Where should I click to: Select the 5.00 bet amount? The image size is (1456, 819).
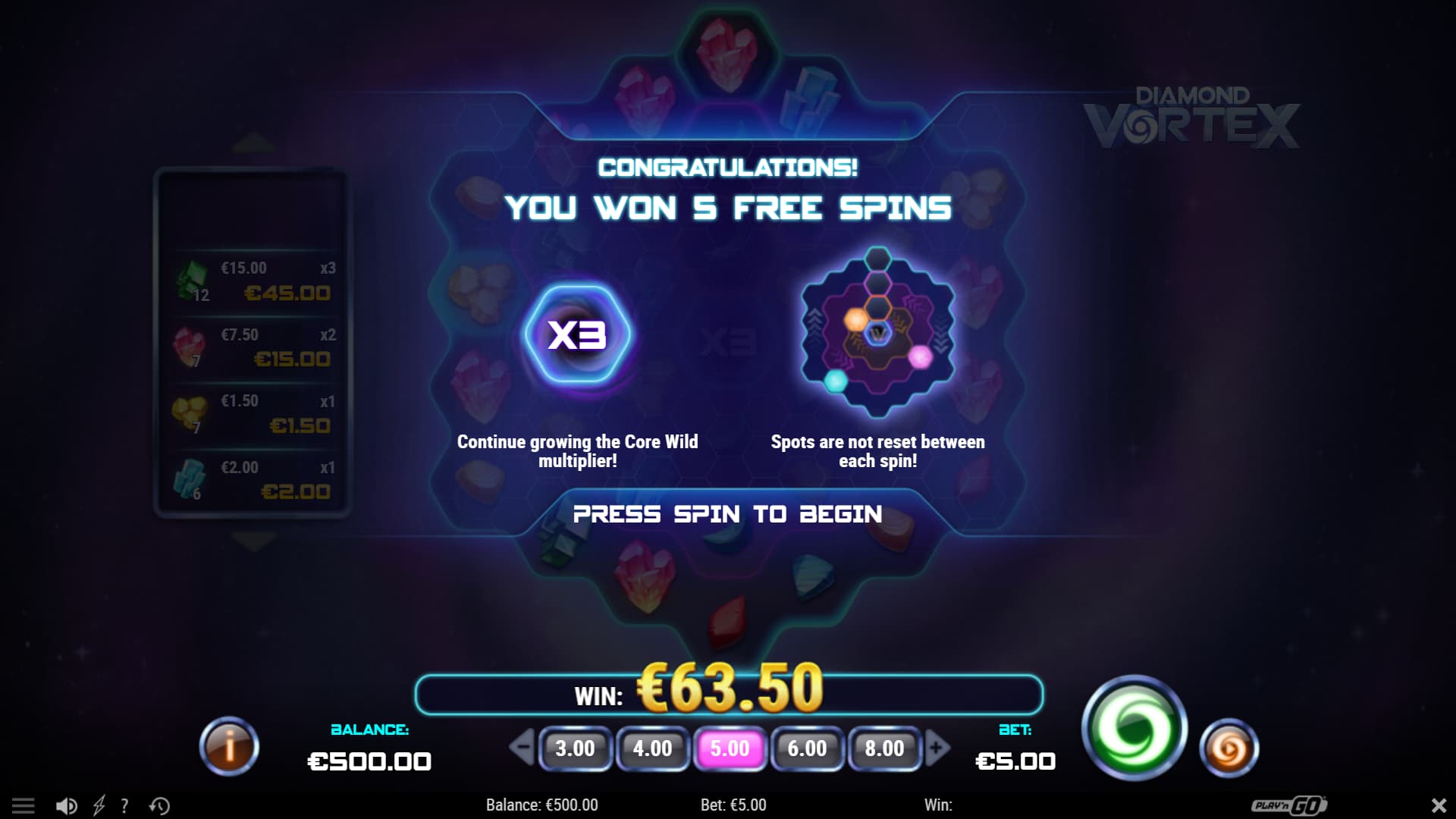point(730,749)
